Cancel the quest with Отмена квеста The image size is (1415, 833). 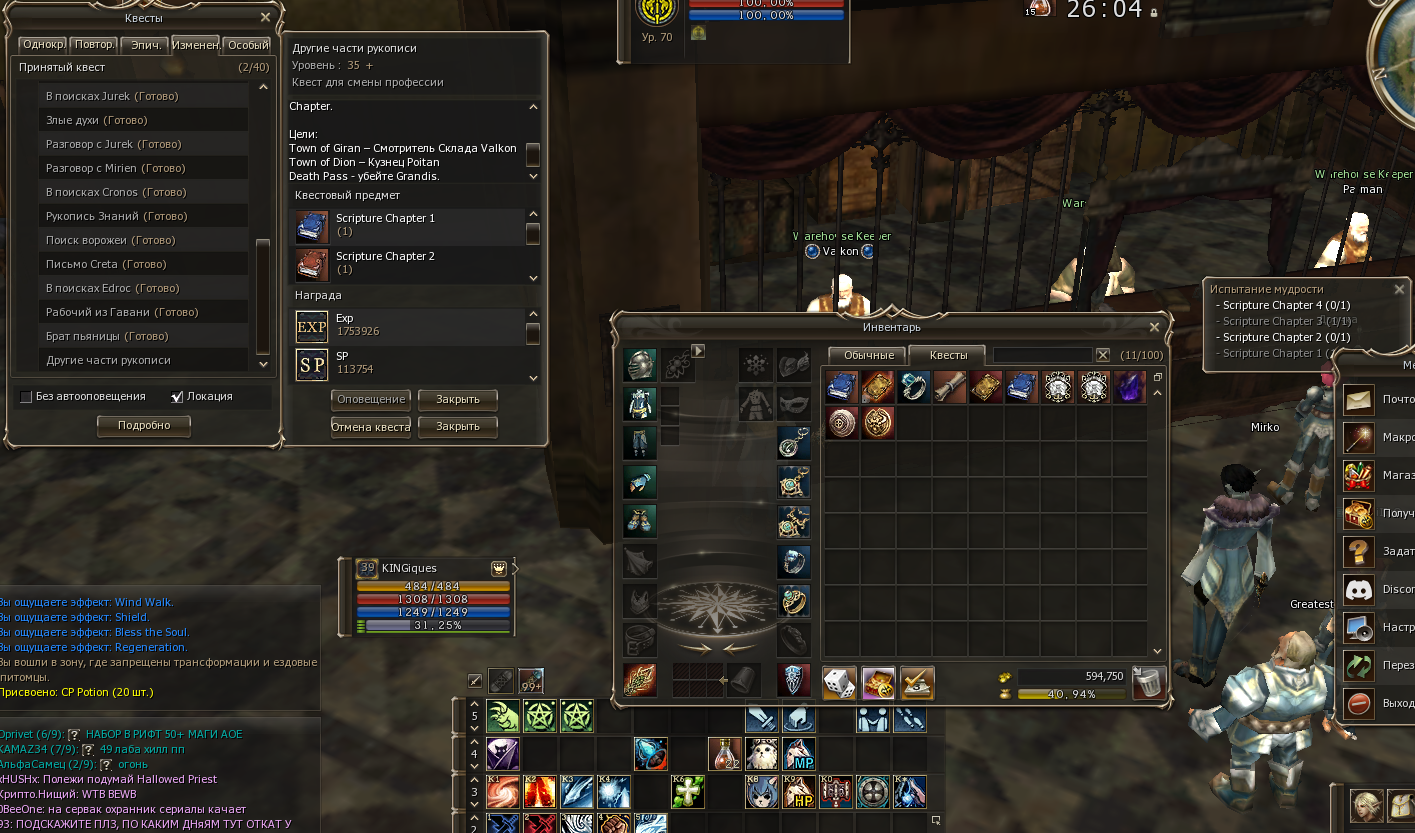[x=371, y=426]
